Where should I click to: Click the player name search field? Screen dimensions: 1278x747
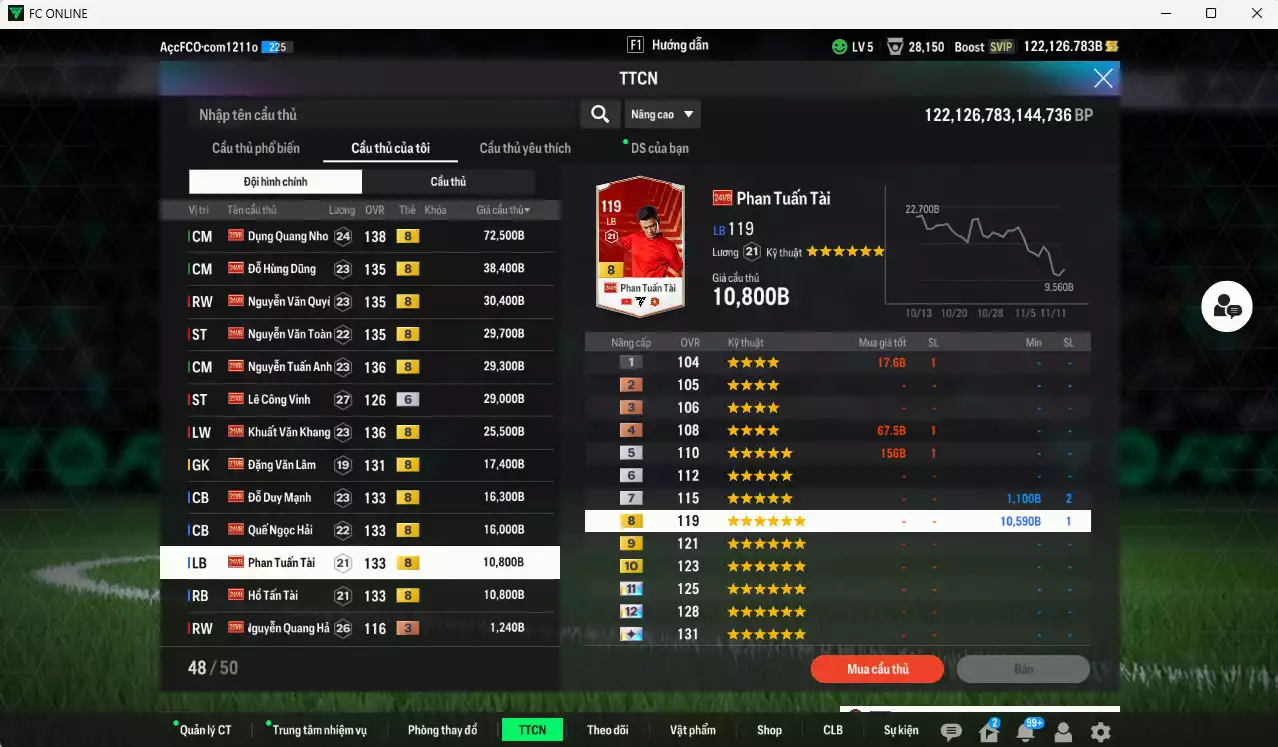coord(383,115)
